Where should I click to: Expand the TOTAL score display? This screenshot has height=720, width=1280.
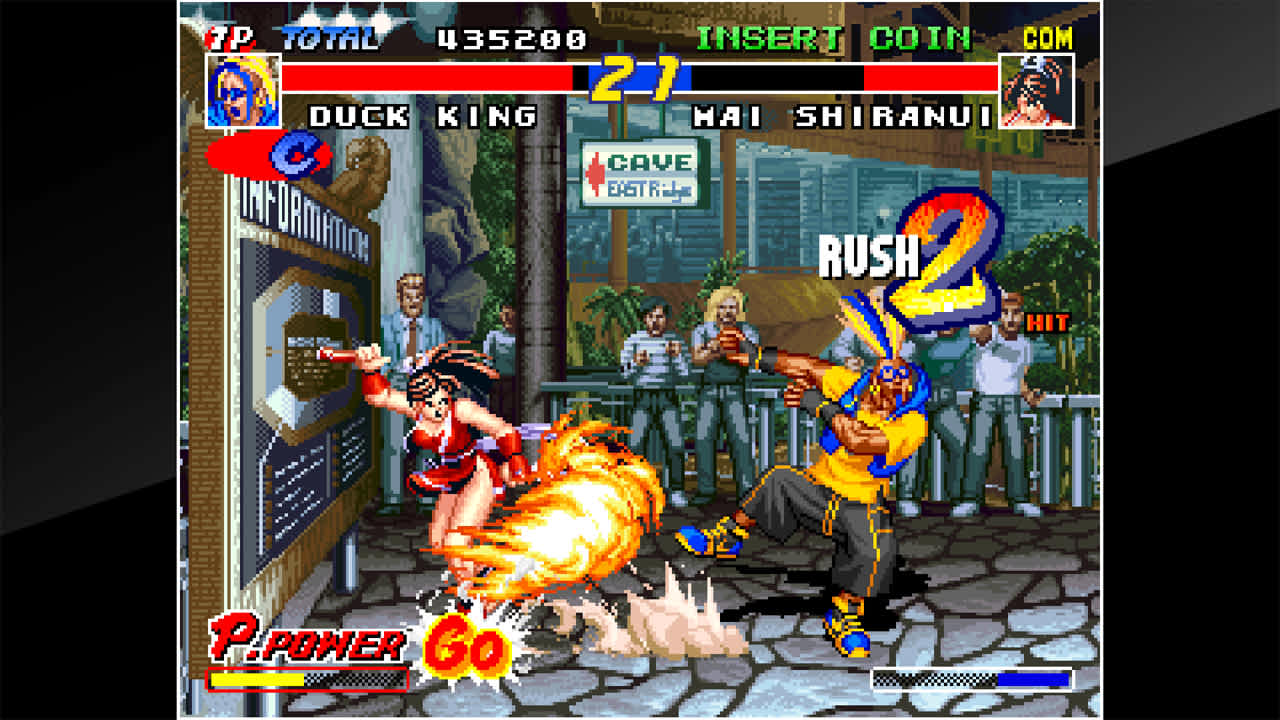(331, 40)
